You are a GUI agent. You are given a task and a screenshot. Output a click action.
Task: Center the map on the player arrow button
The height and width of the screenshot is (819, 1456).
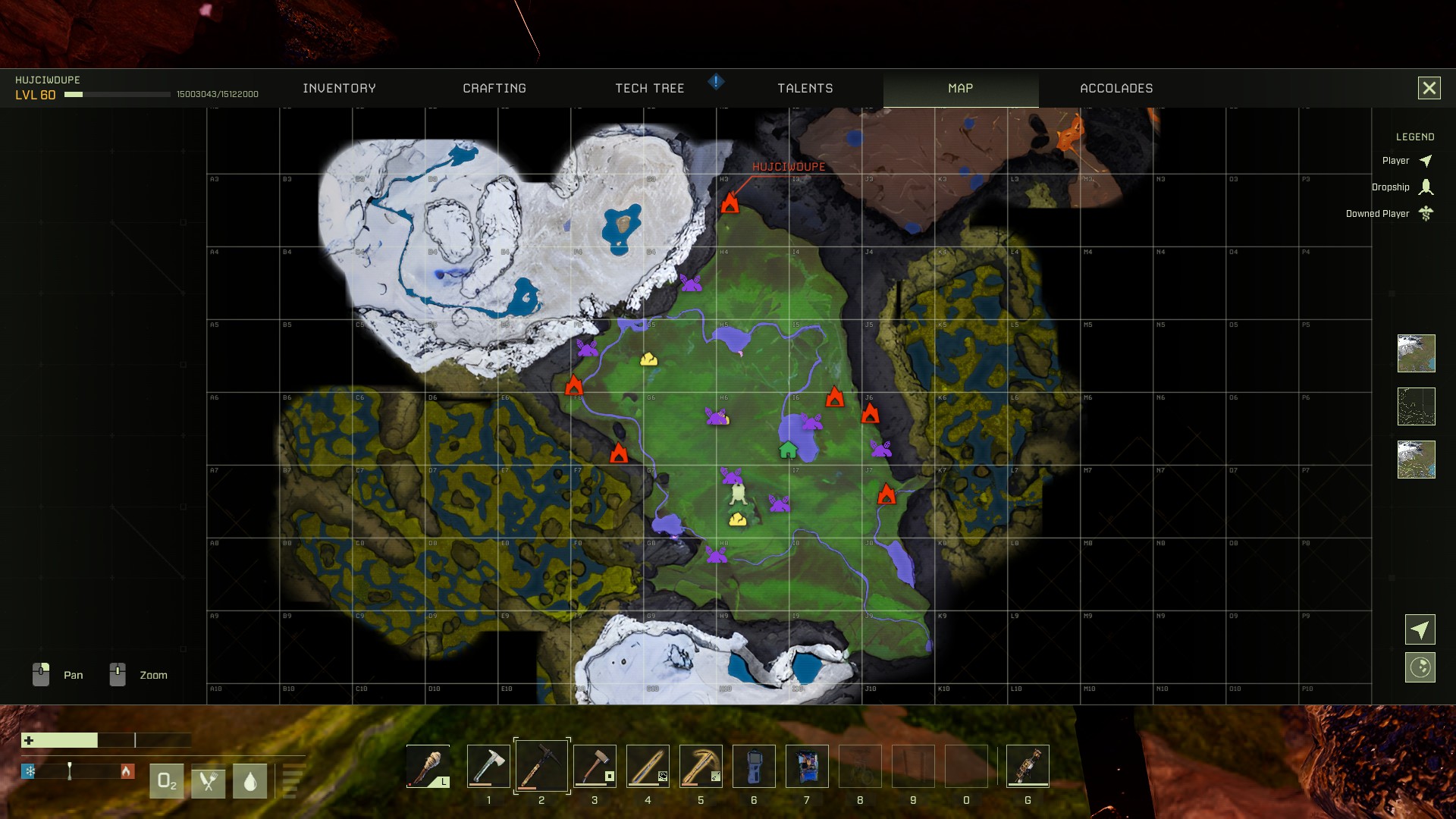click(1420, 629)
